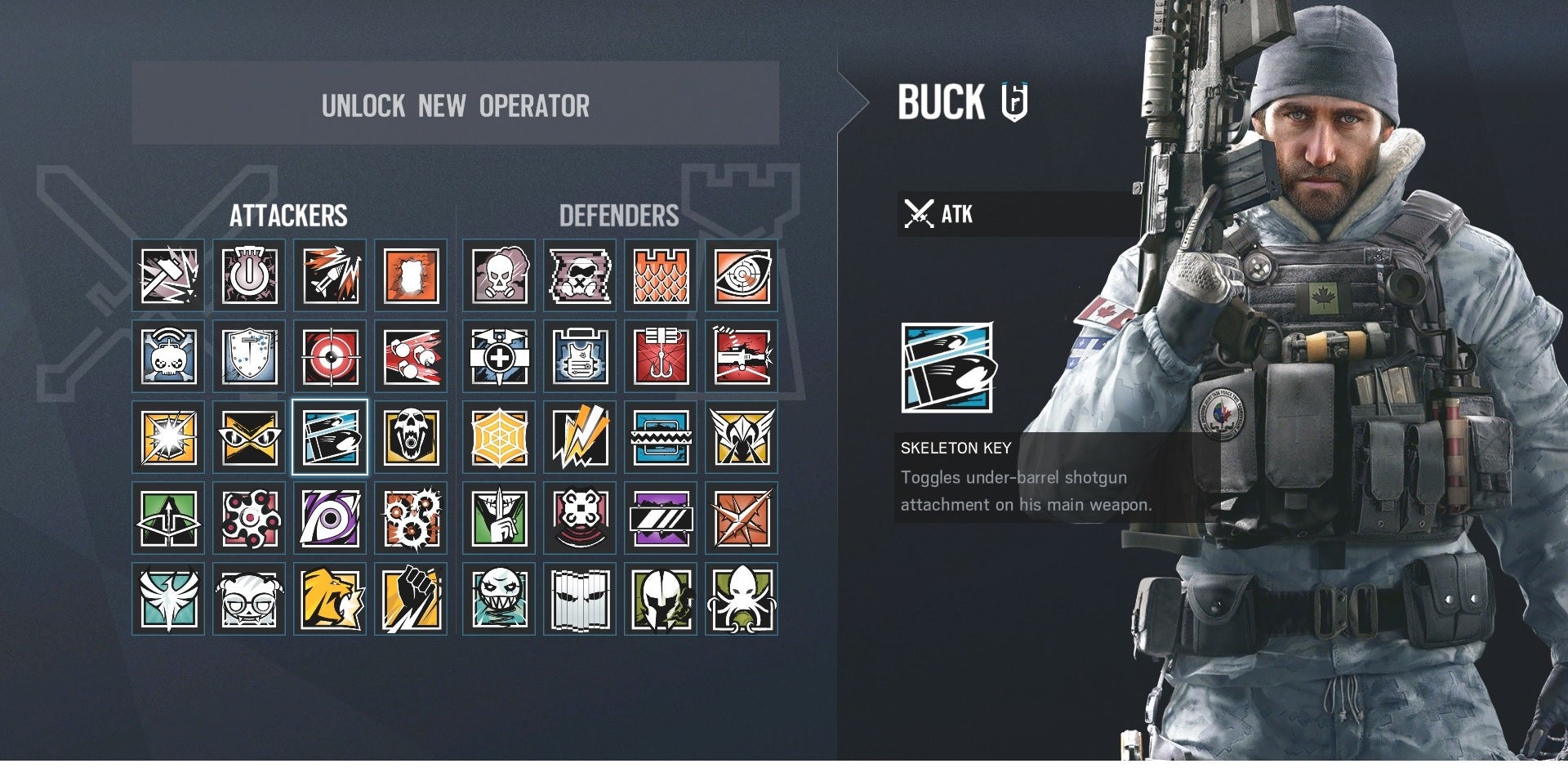Select the Ash breaching round icon
1568x768 pixels.
pyautogui.click(x=331, y=275)
